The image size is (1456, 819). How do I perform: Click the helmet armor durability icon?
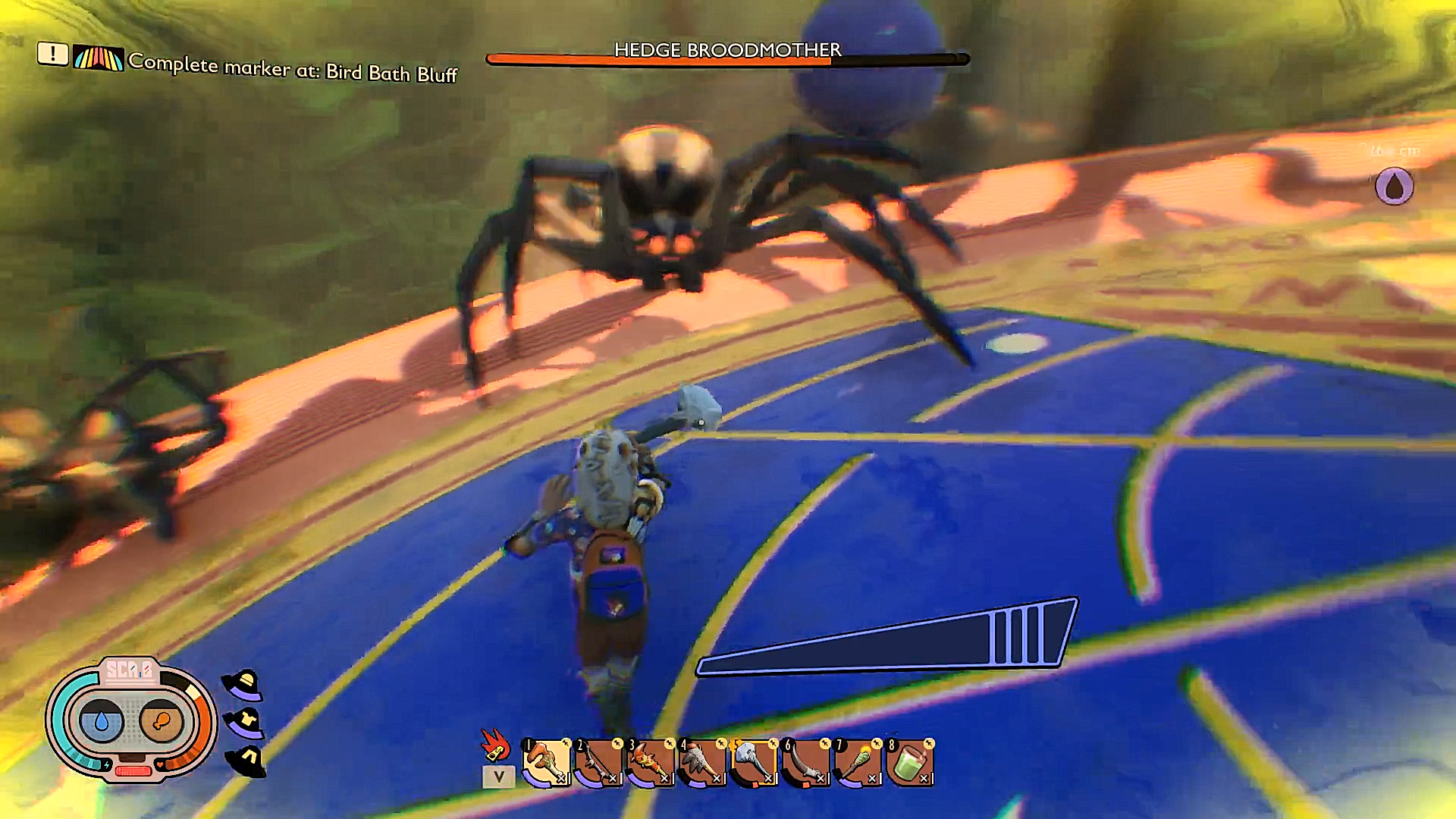click(x=243, y=685)
